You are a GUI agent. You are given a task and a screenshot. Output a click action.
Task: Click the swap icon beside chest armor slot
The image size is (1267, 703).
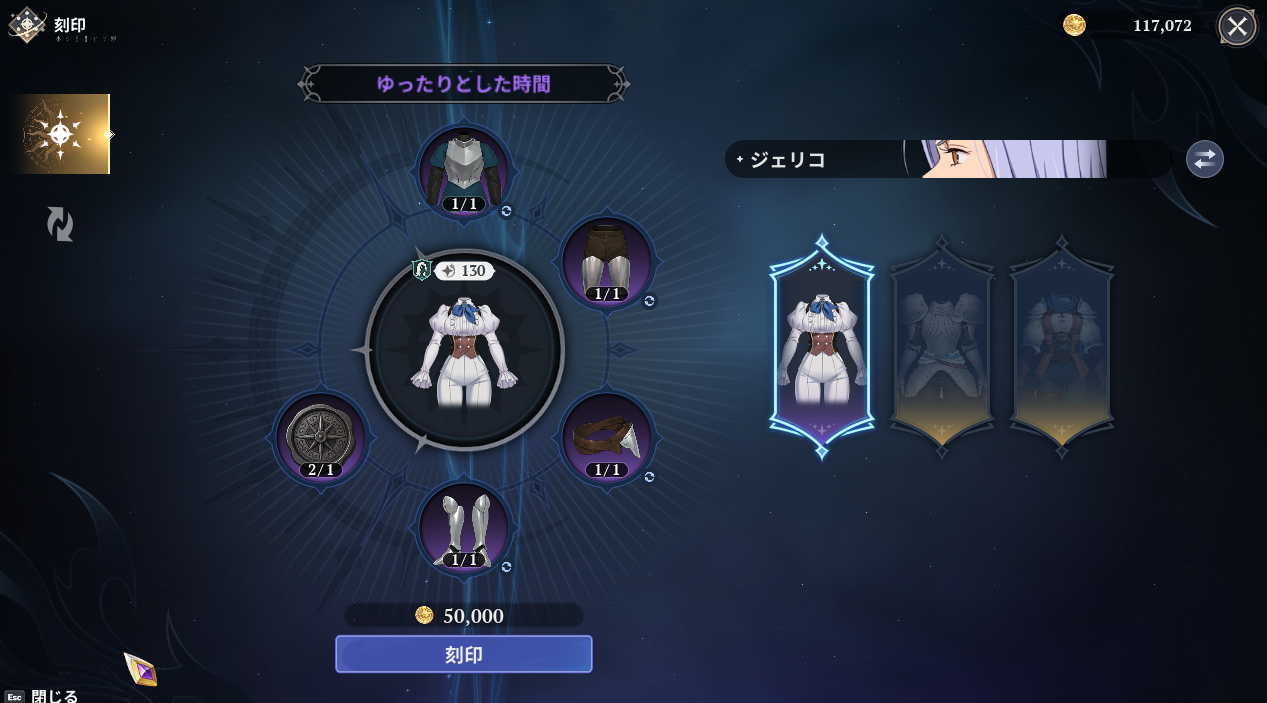click(506, 211)
